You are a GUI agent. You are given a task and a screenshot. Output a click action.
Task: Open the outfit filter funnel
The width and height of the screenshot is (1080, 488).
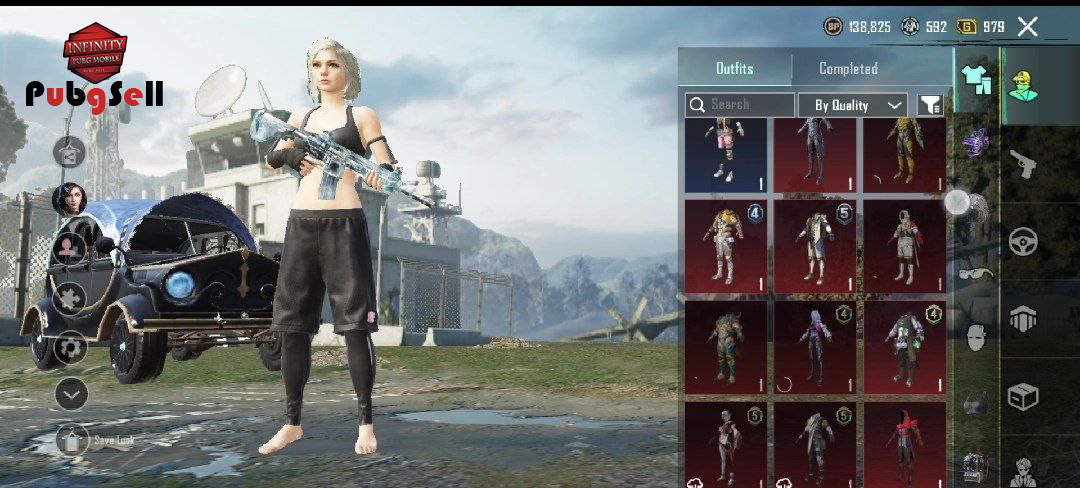click(930, 104)
